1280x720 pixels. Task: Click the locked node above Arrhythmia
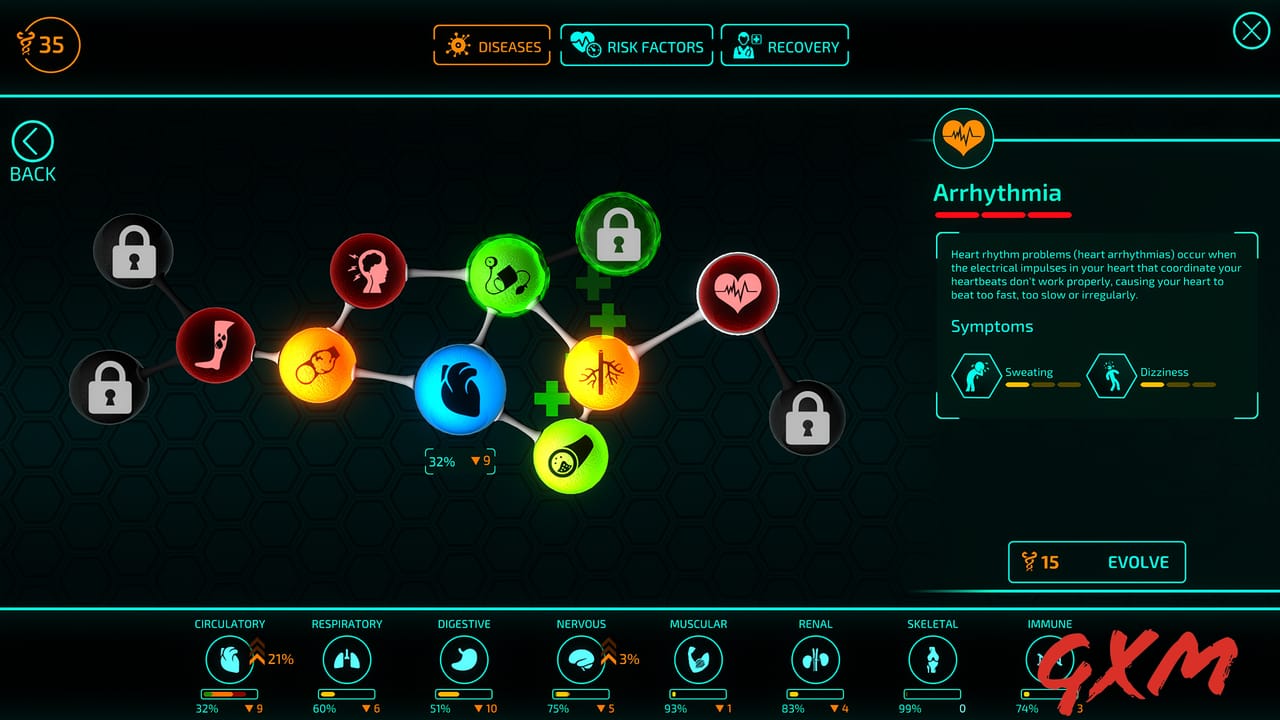808,418
